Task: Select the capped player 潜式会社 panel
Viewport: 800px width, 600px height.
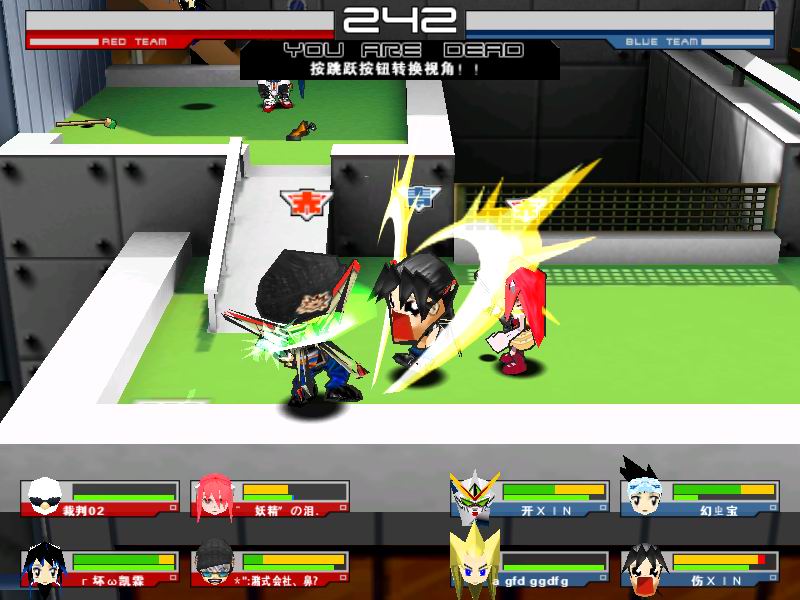Action: coord(269,568)
